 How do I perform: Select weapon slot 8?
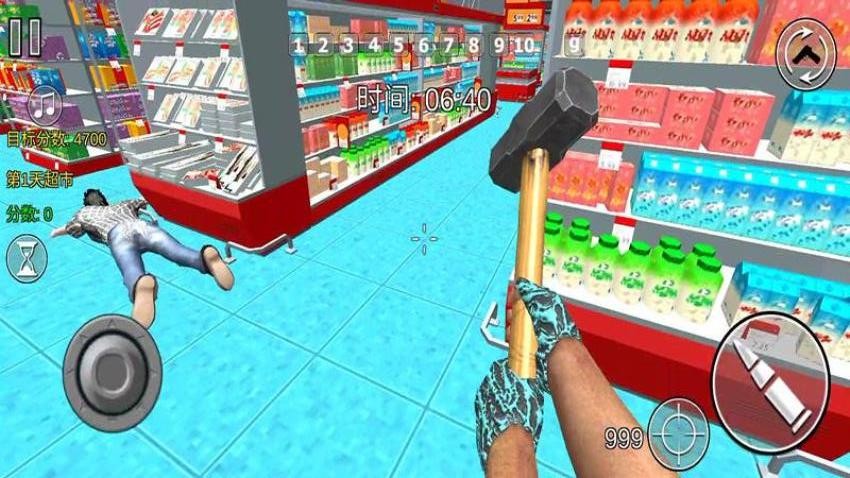(x=474, y=45)
